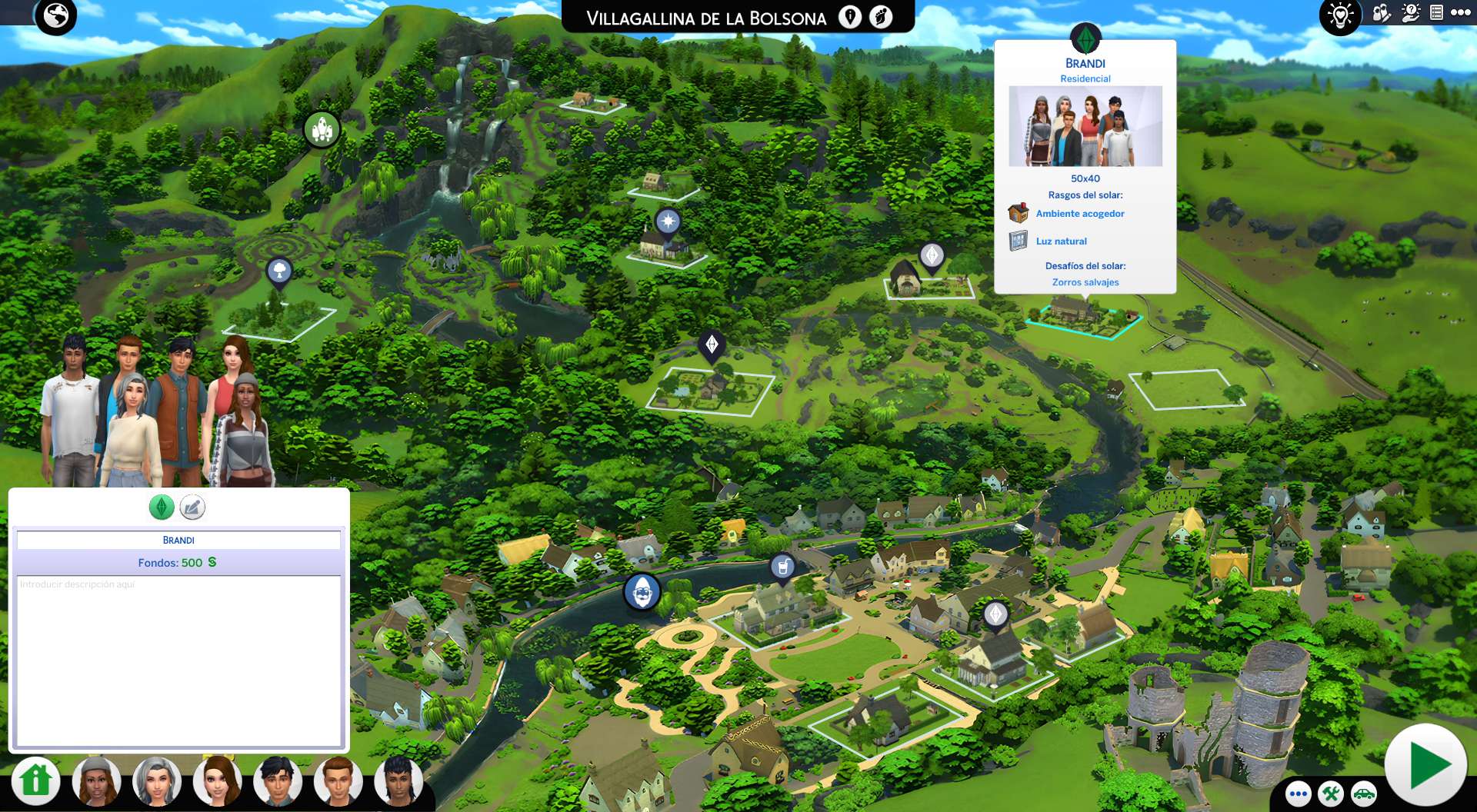The width and height of the screenshot is (1477, 812).
Task: Start playing with the green play button
Action: [1425, 765]
